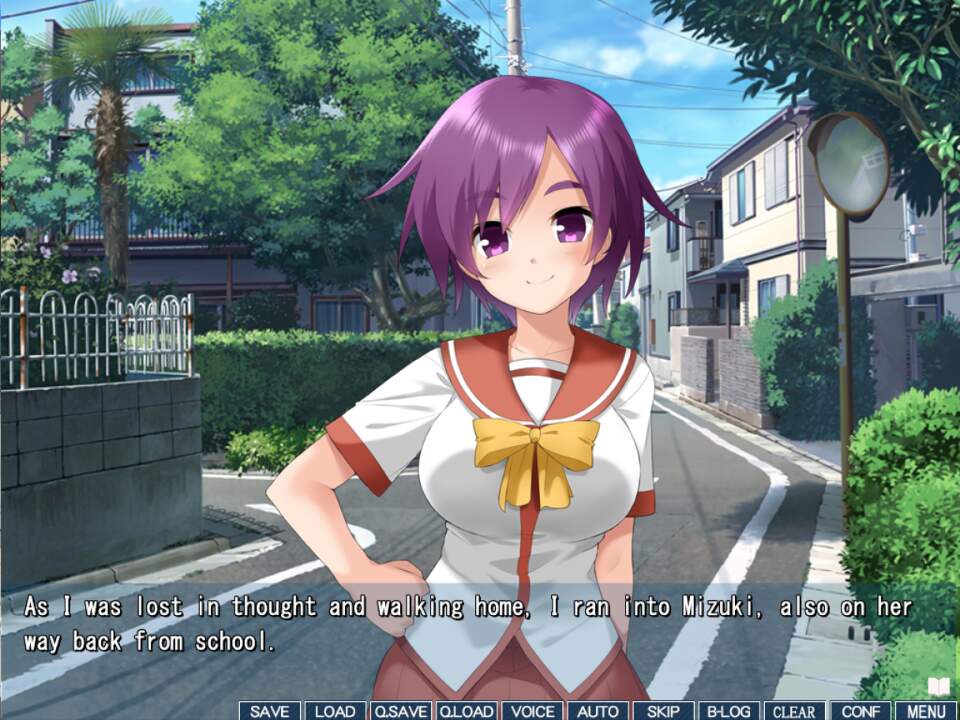Screen dimensions: 960x720
Task: Click the white book icon
Action: click(x=938, y=686)
